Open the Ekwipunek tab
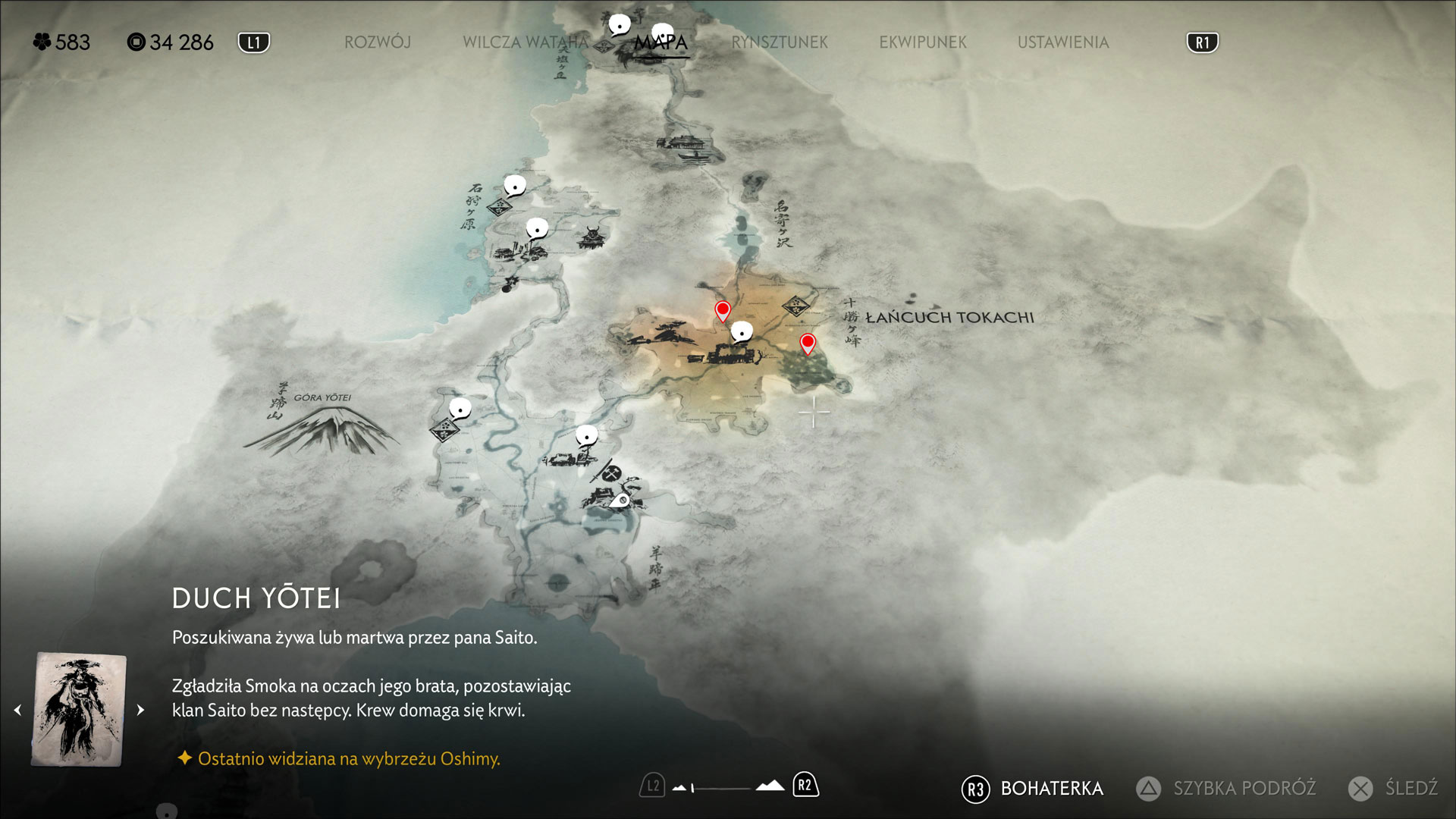Screen dimensions: 1456x819 [x=922, y=42]
